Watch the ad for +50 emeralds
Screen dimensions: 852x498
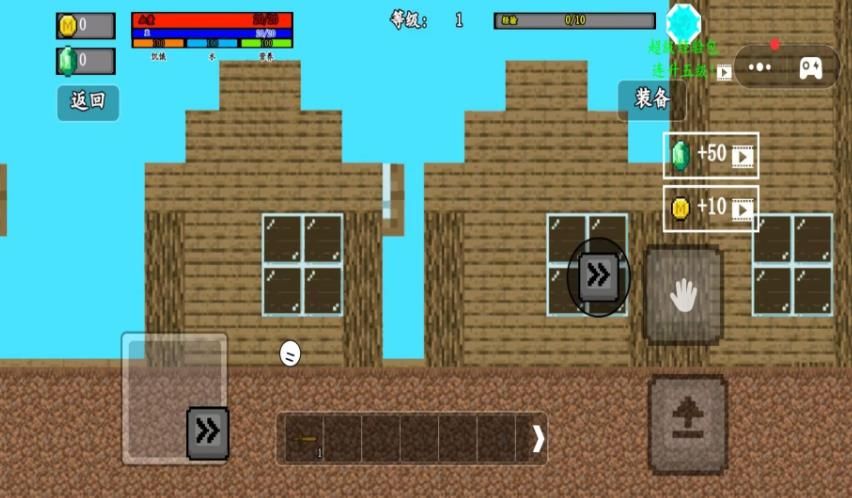(x=710, y=155)
